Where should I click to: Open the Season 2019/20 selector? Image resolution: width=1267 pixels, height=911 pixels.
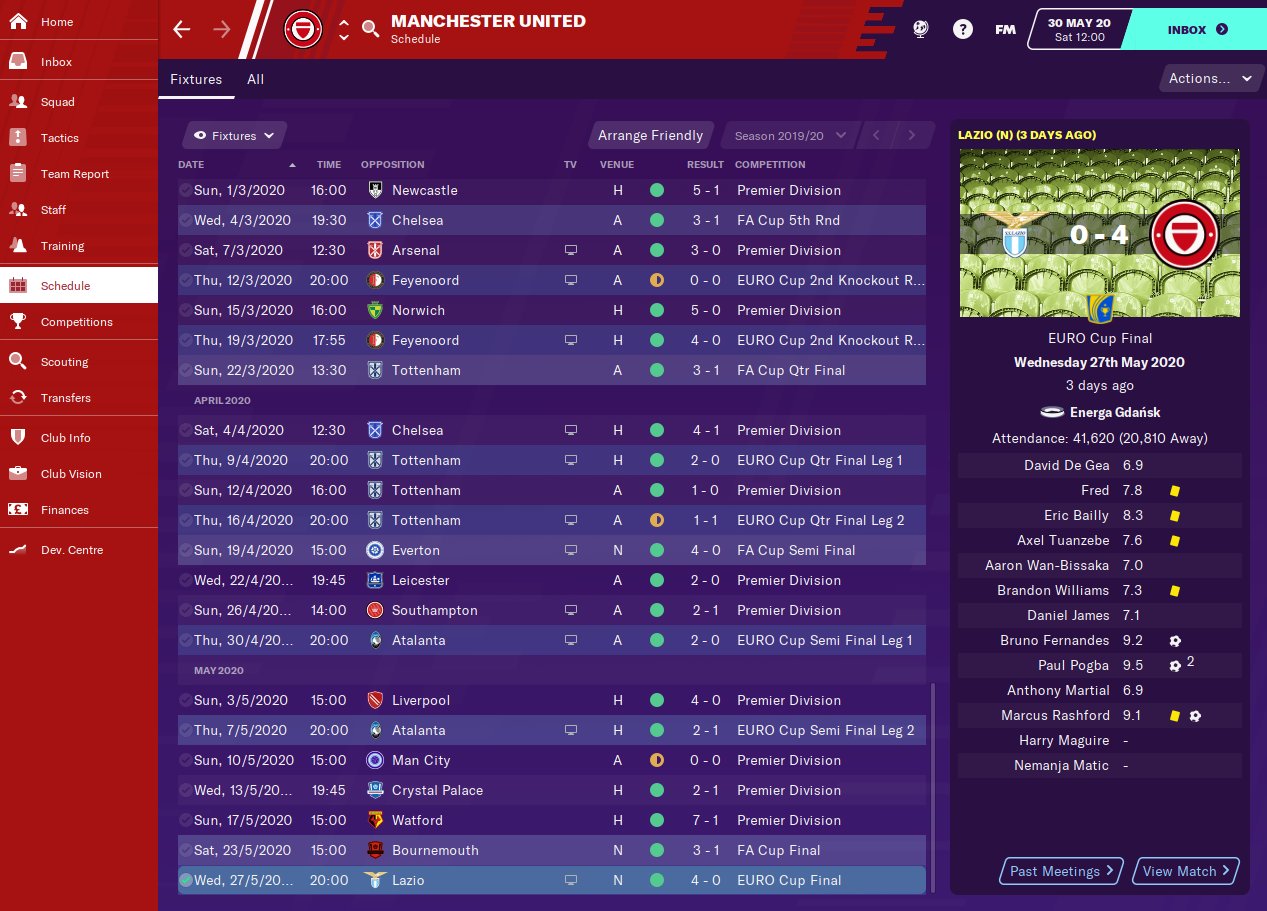790,136
